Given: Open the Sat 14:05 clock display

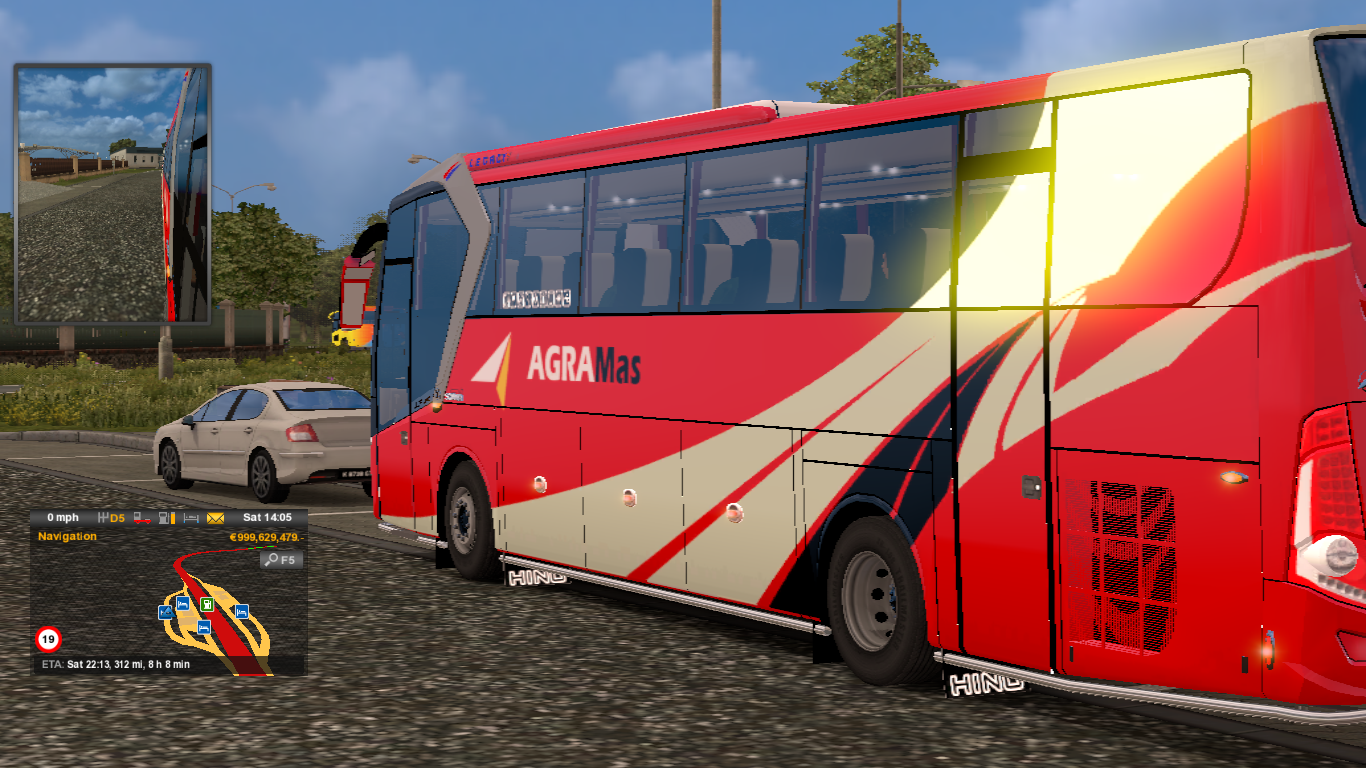Looking at the screenshot, I should click(x=266, y=518).
